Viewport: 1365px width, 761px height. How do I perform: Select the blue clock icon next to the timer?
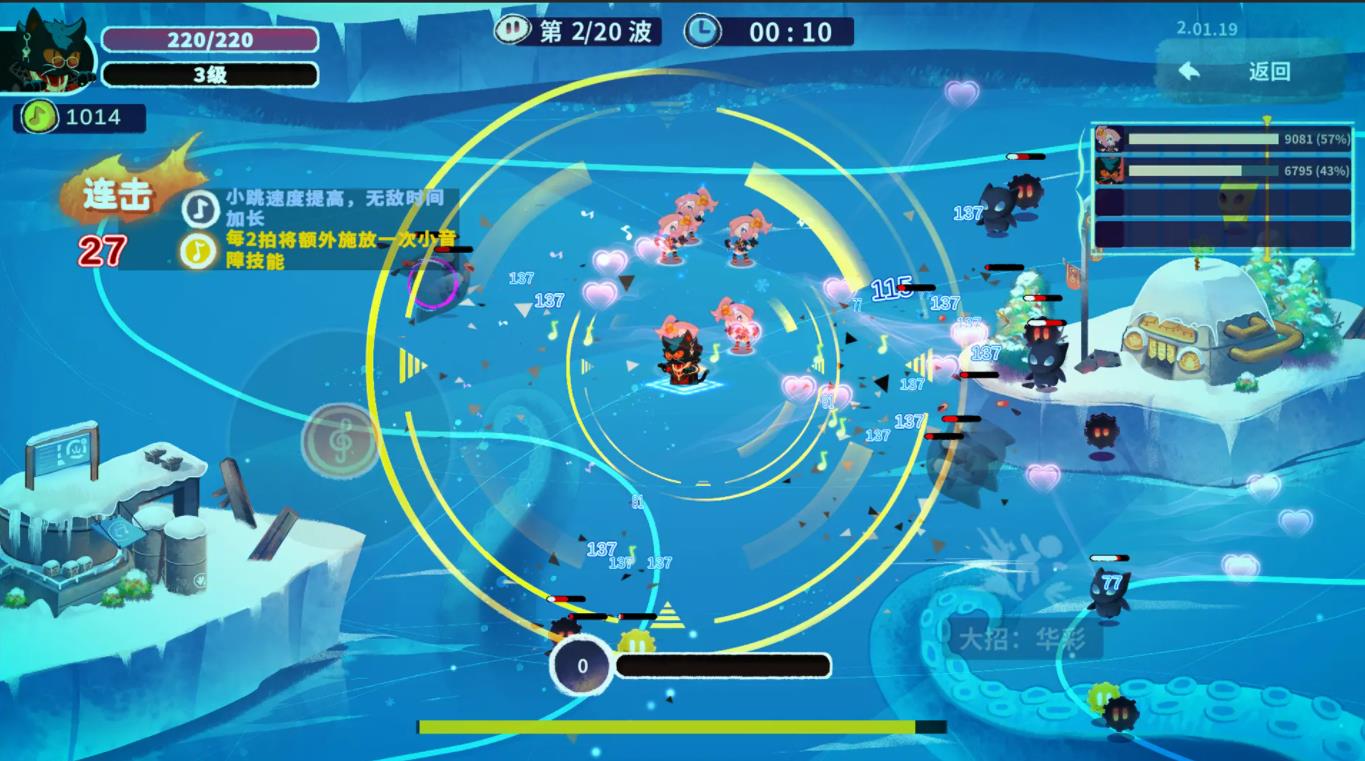[x=703, y=31]
